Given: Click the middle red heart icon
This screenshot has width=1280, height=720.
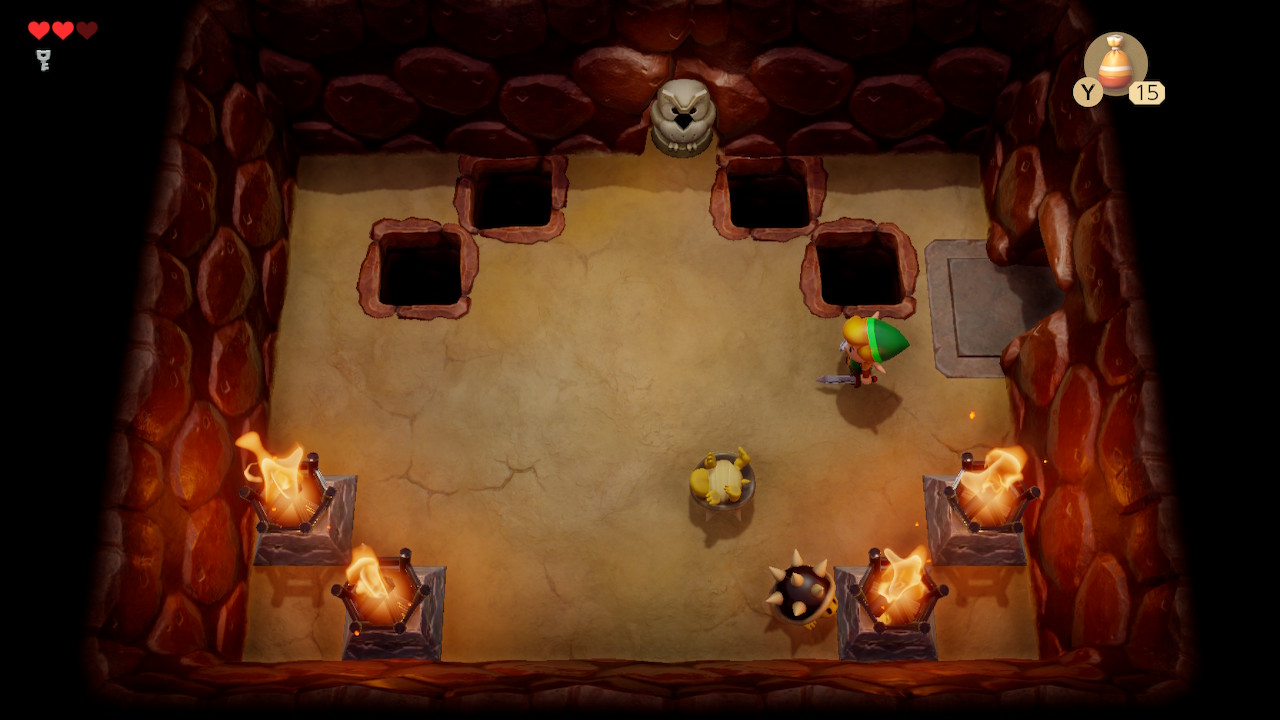Looking at the screenshot, I should [62, 29].
